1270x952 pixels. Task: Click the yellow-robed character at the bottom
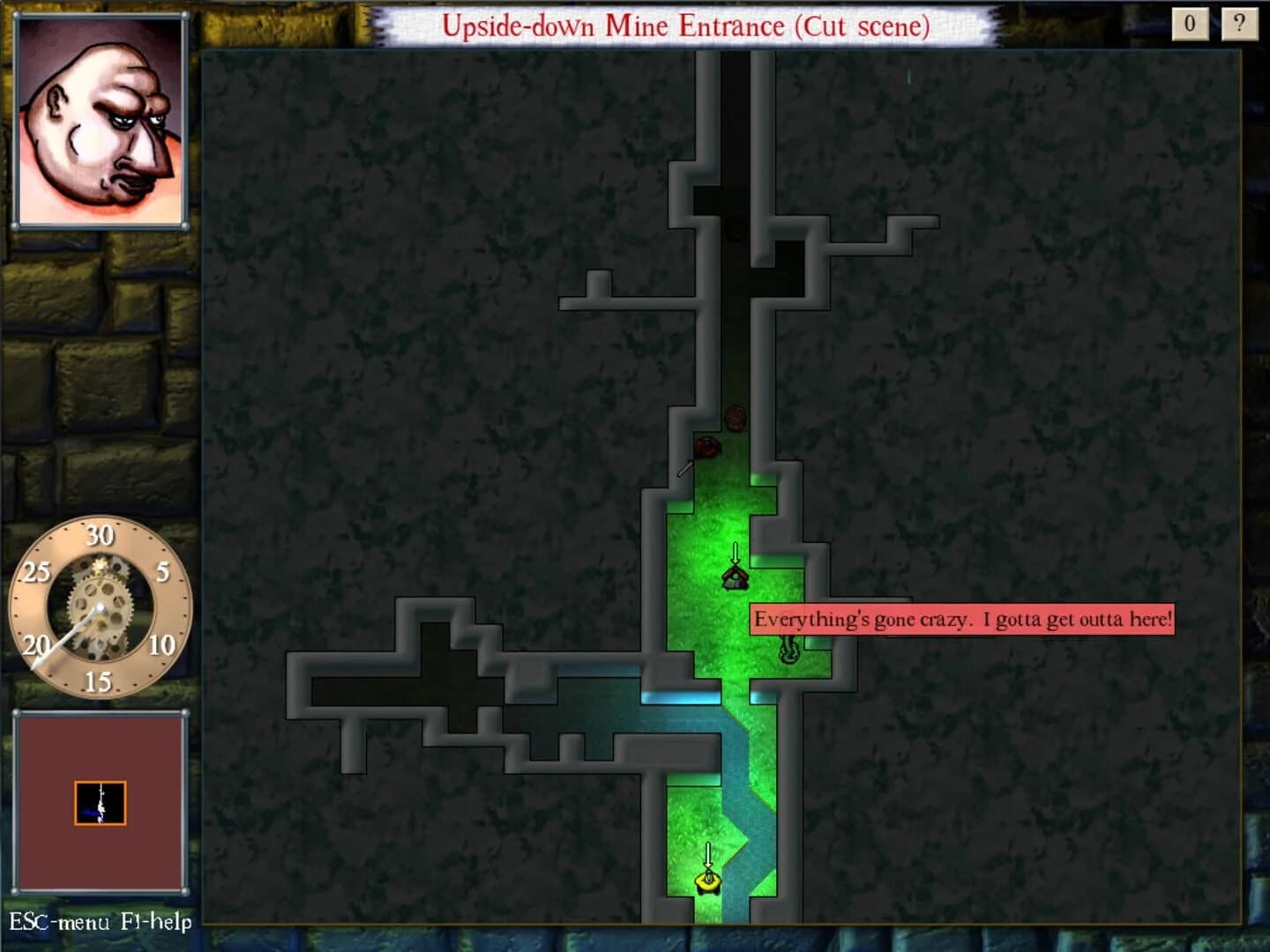pos(707,883)
